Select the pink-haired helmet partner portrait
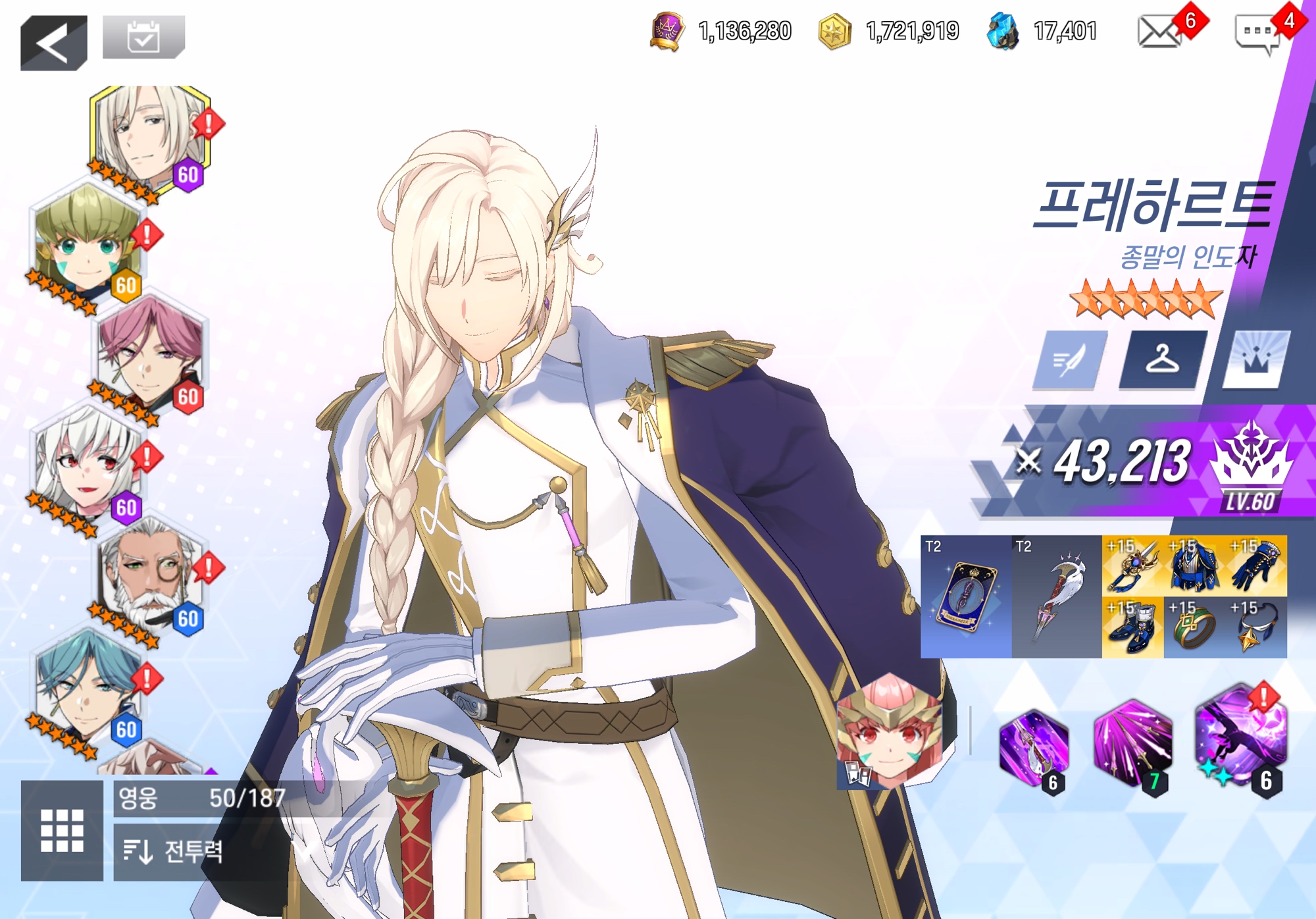The image size is (1316, 919). pyautogui.click(x=890, y=732)
